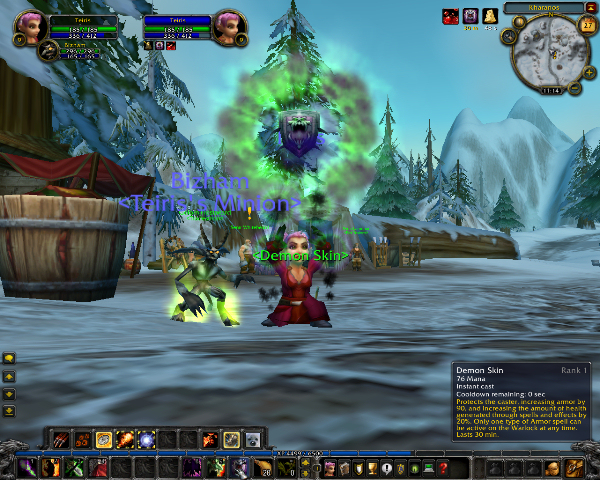Click the top chat frame side button

(x=8, y=357)
